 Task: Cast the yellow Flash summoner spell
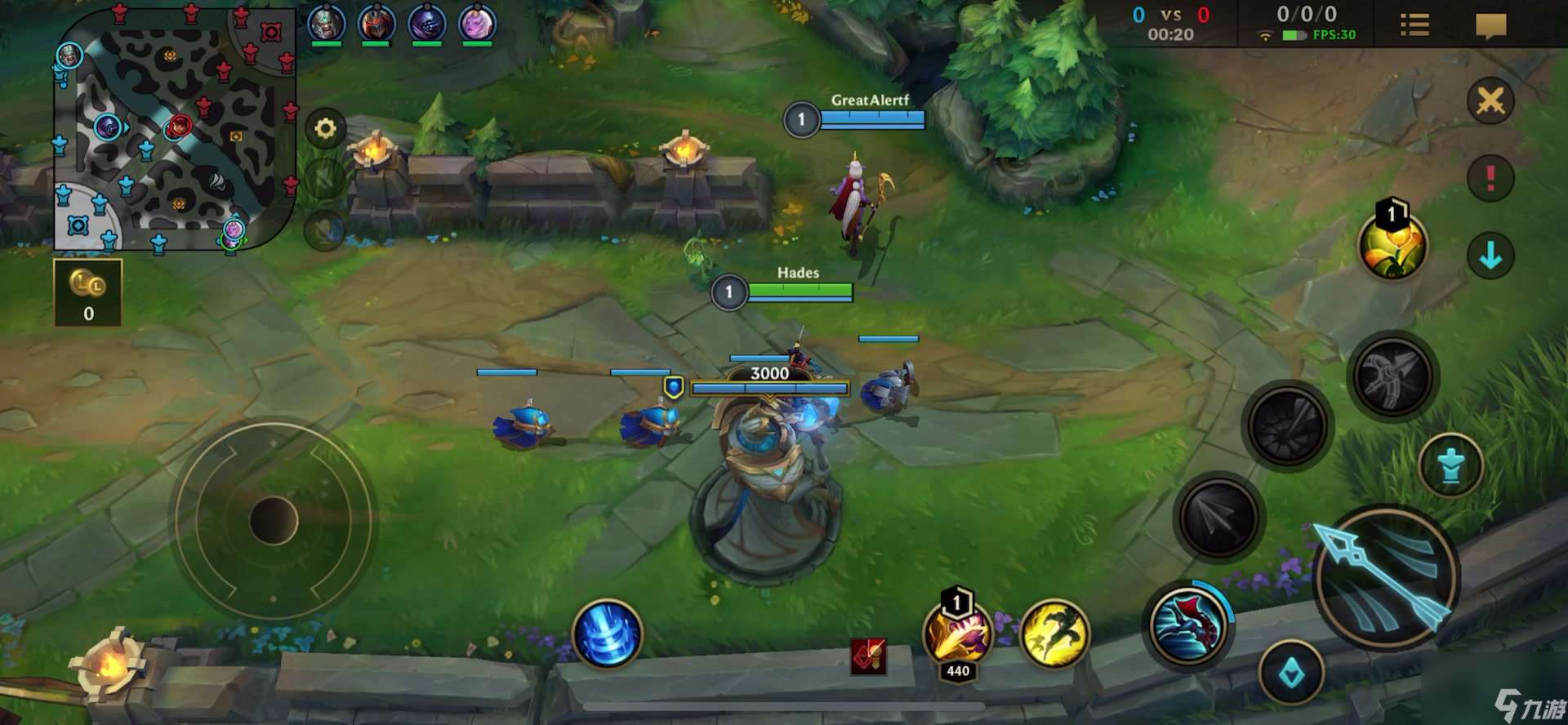coord(1054,634)
